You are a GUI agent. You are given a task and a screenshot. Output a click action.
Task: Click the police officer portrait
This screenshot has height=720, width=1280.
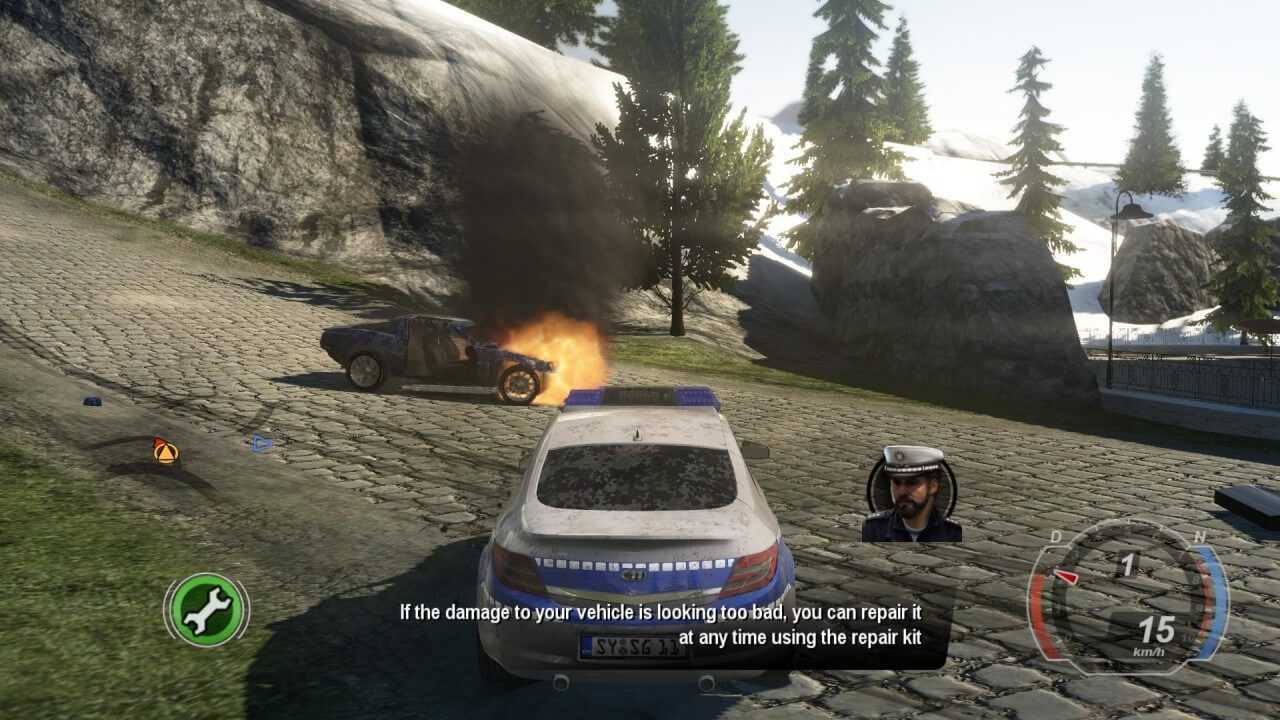click(x=912, y=494)
